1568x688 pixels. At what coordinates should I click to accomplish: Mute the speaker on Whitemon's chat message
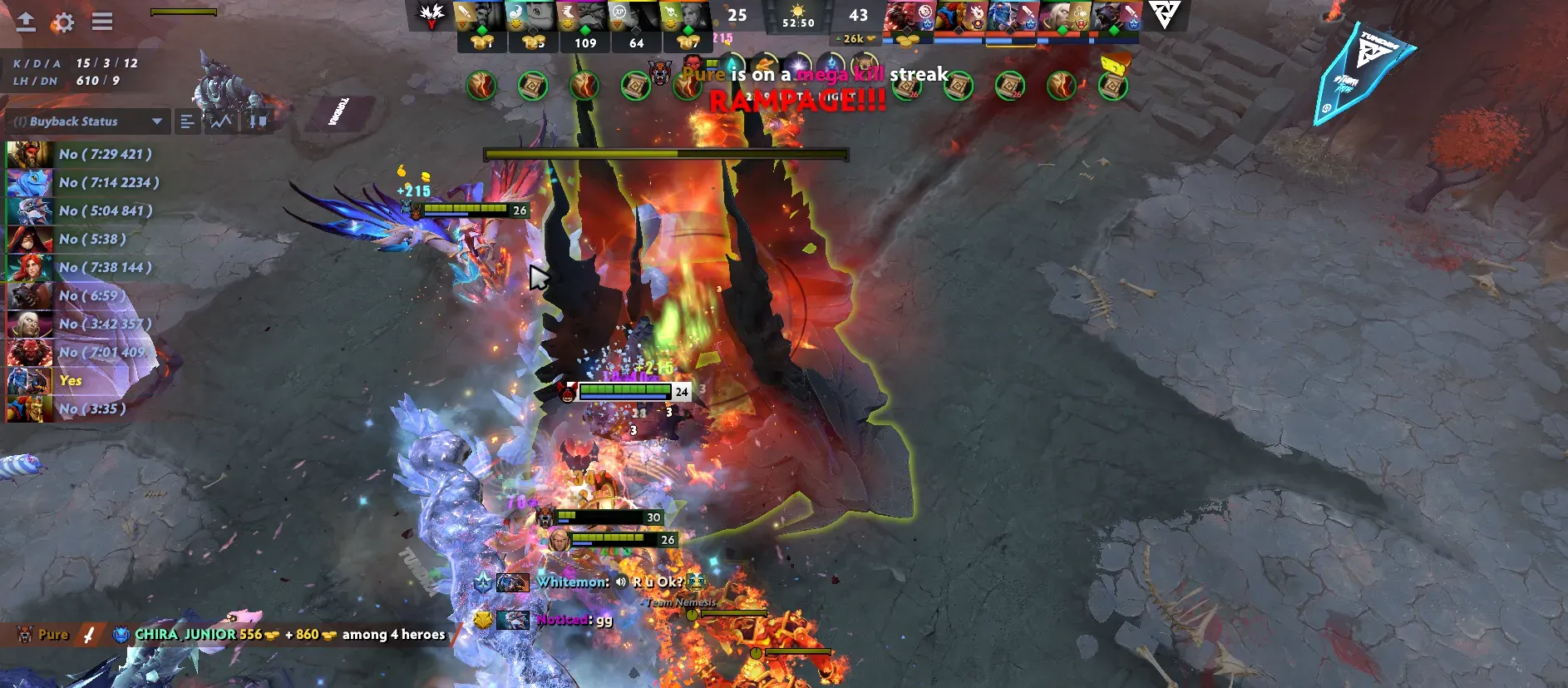619,582
